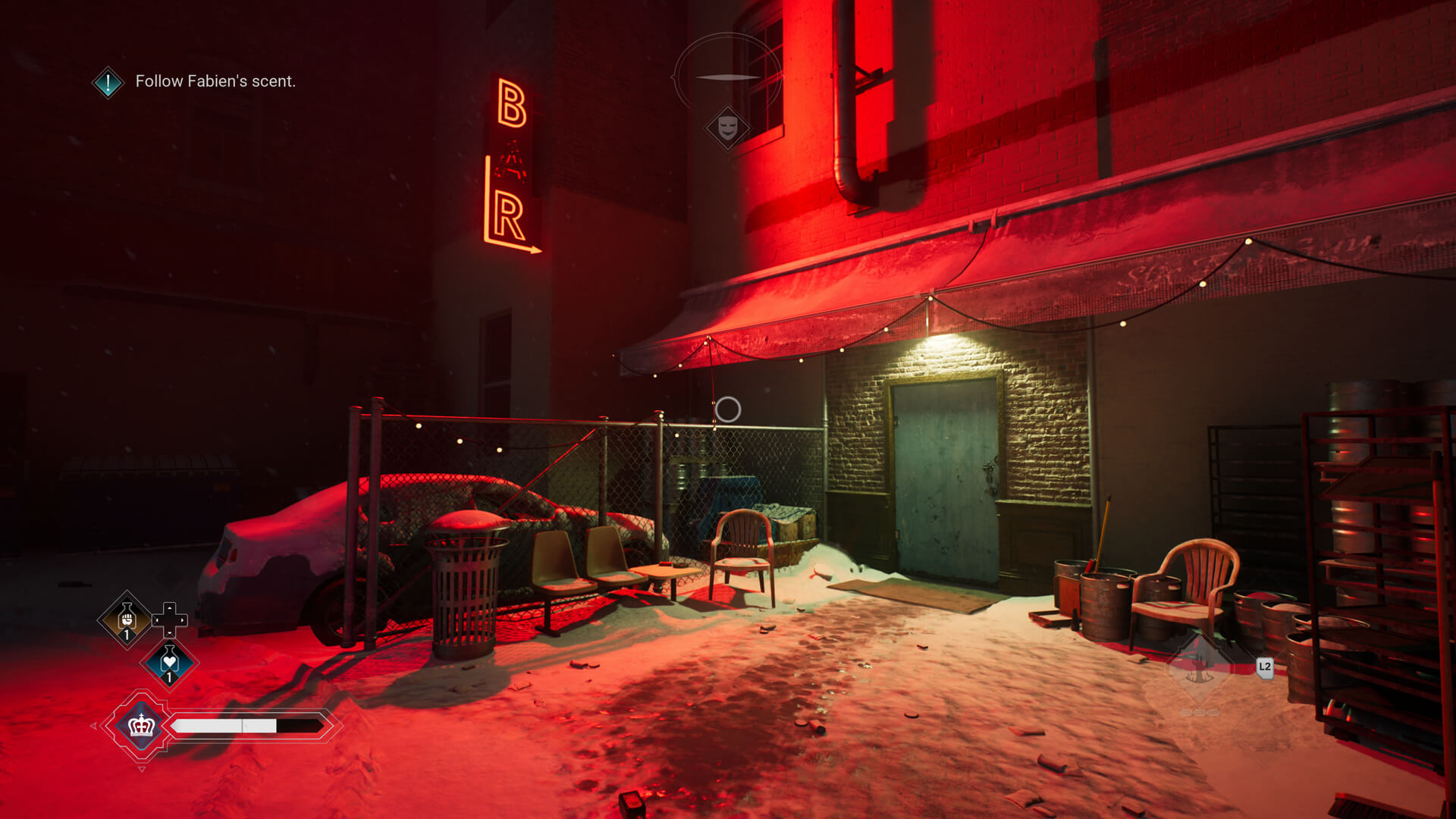
Task: Open the Follow Fabien's scent objective
Action: [215, 81]
